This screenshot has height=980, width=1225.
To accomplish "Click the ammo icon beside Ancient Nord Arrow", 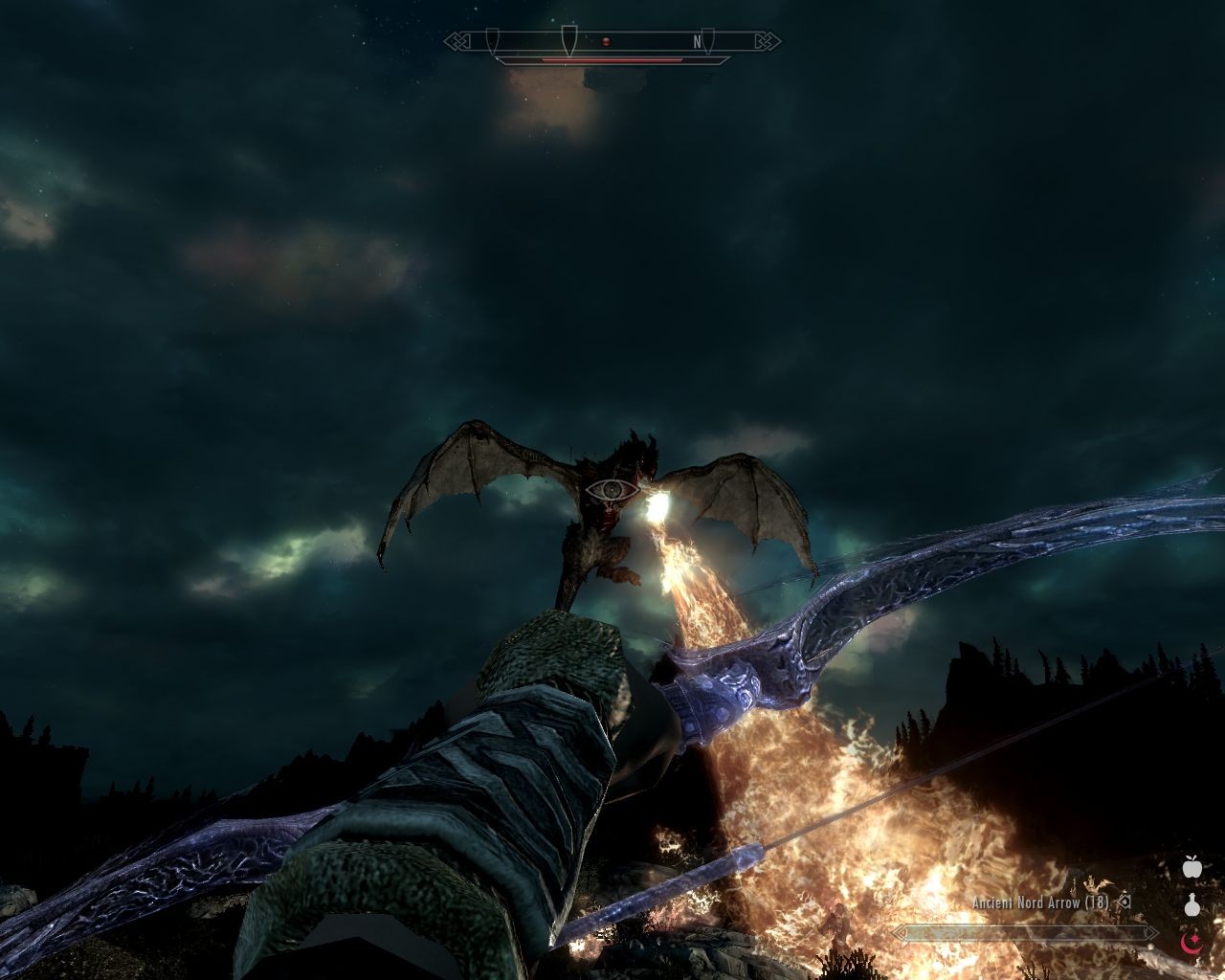I will [x=1125, y=901].
